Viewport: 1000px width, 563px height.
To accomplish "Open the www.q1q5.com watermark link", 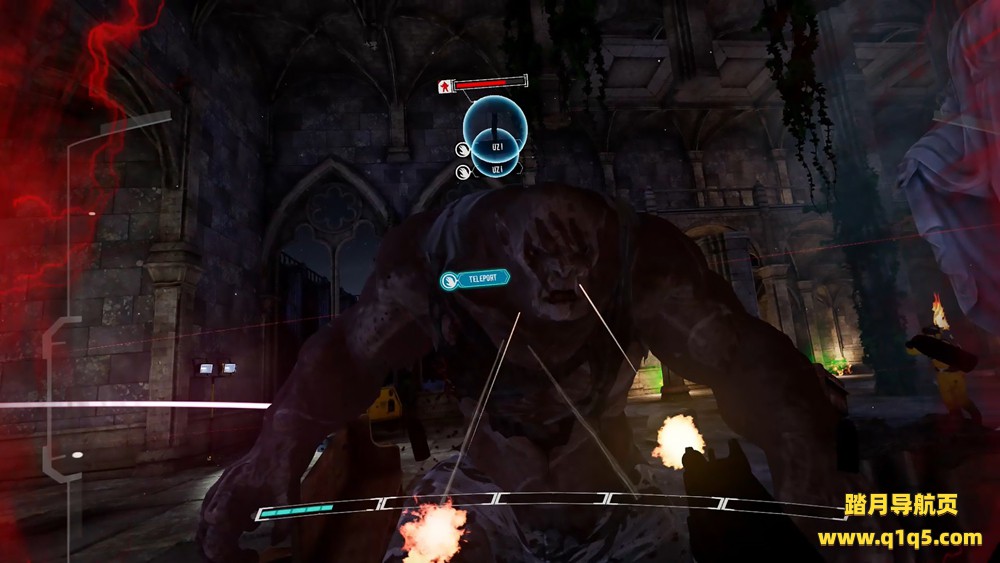I will (x=899, y=538).
